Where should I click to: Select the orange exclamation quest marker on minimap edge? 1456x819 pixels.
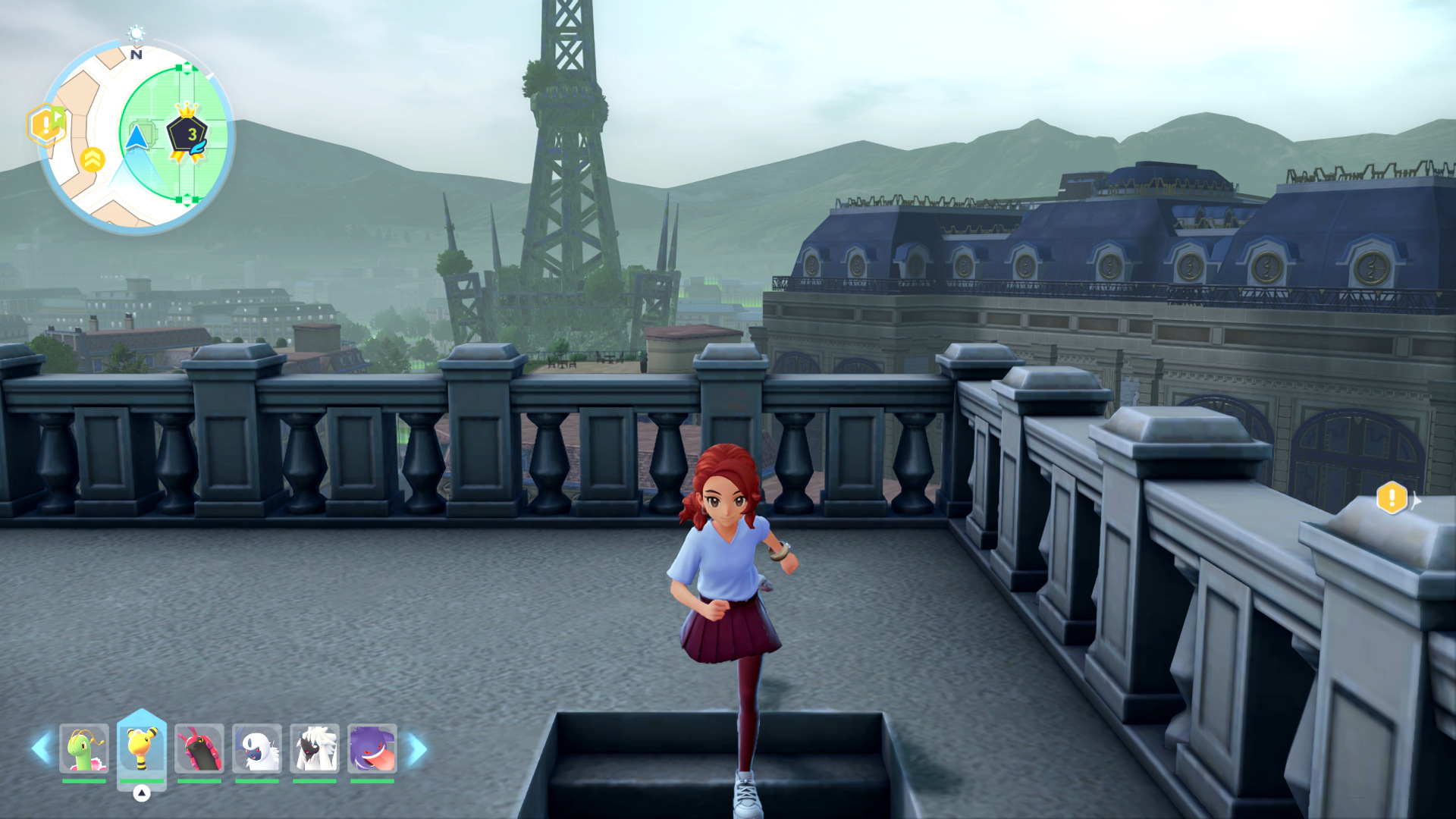coord(45,124)
